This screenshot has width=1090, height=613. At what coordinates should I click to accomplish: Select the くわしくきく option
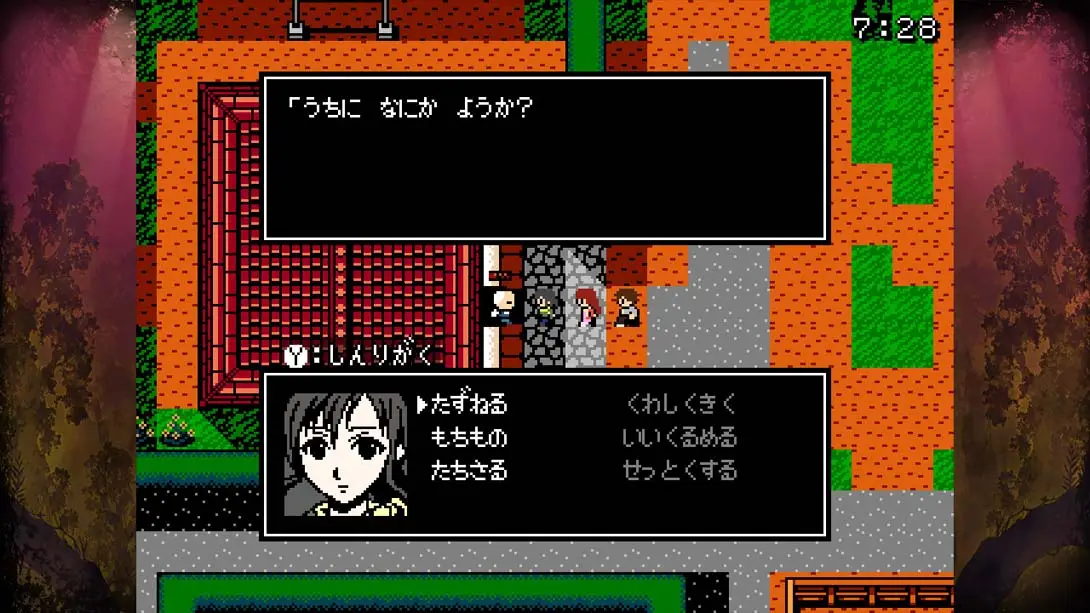click(680, 404)
